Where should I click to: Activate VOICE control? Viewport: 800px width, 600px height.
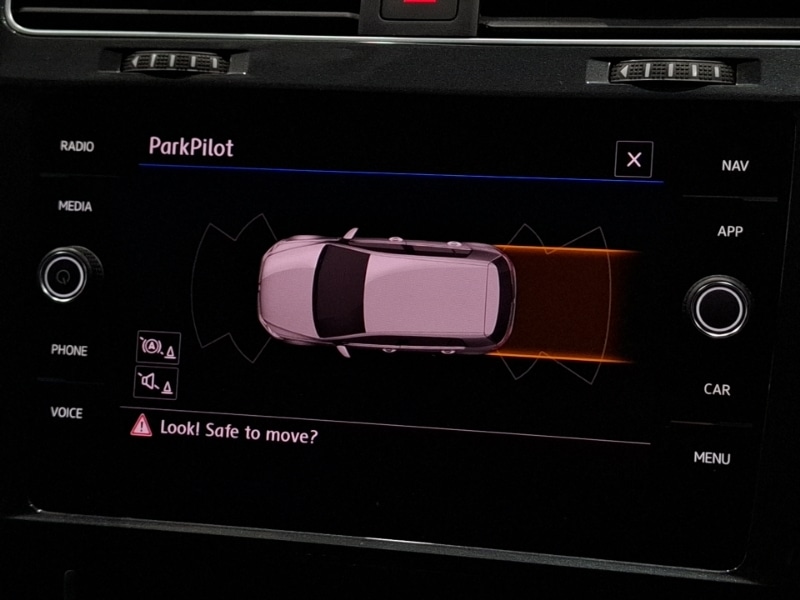[67, 412]
